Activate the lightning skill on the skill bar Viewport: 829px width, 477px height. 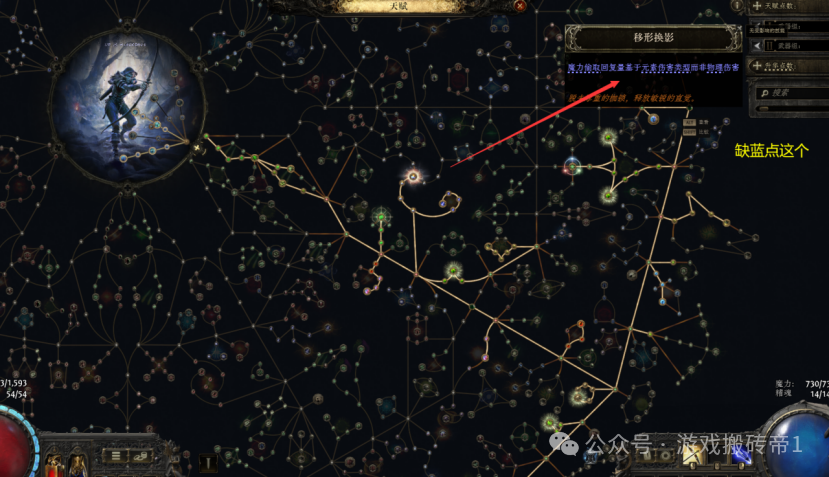coord(742,455)
